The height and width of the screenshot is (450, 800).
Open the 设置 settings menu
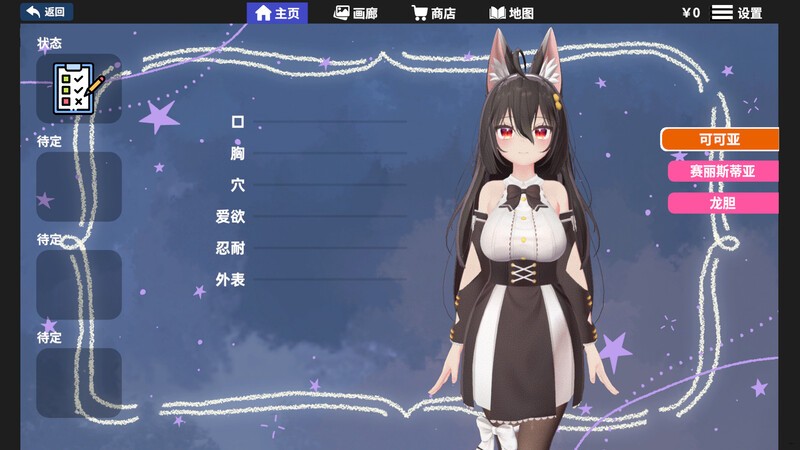click(737, 13)
